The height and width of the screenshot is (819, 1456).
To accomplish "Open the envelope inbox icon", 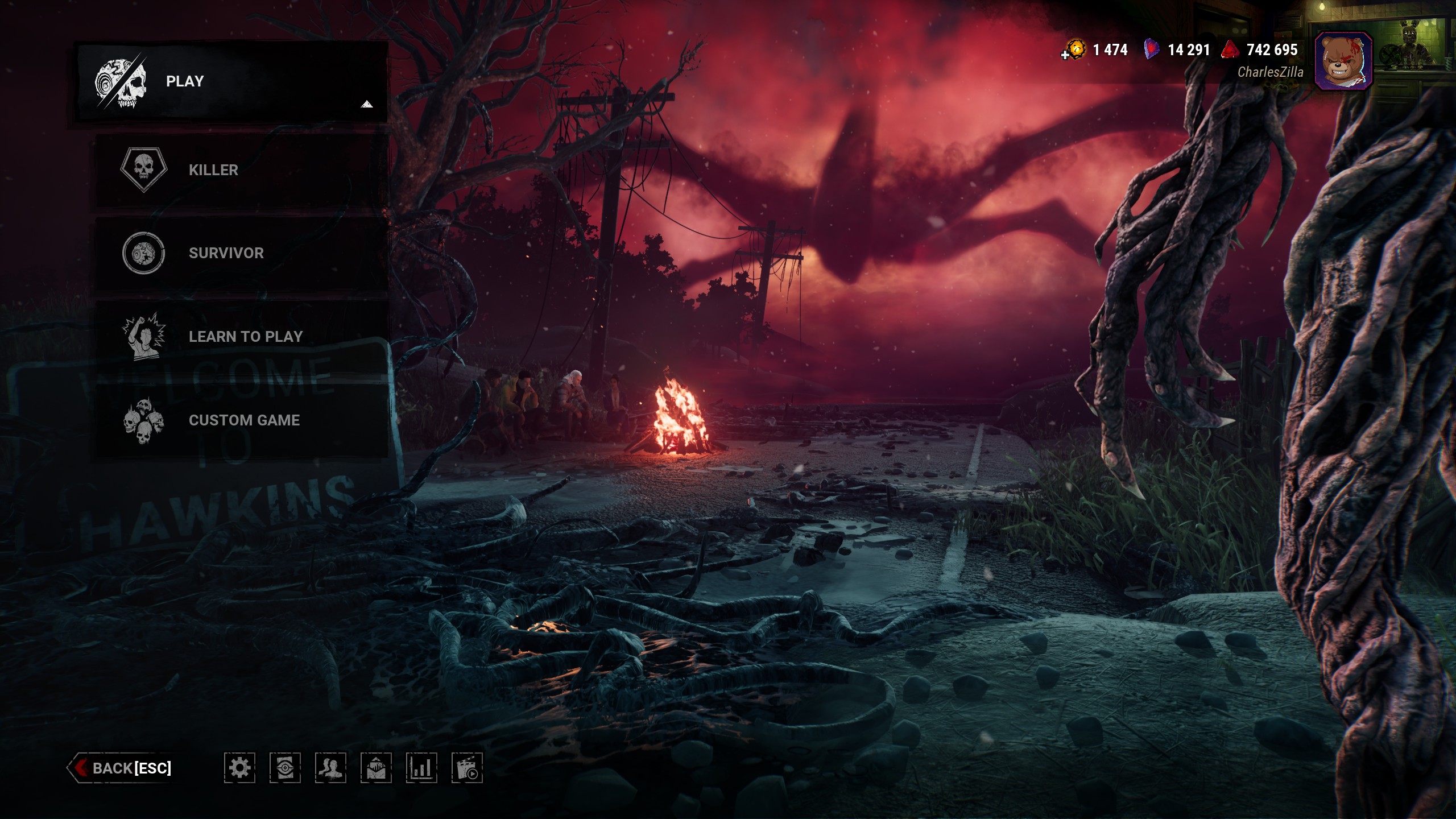I will (x=376, y=768).
